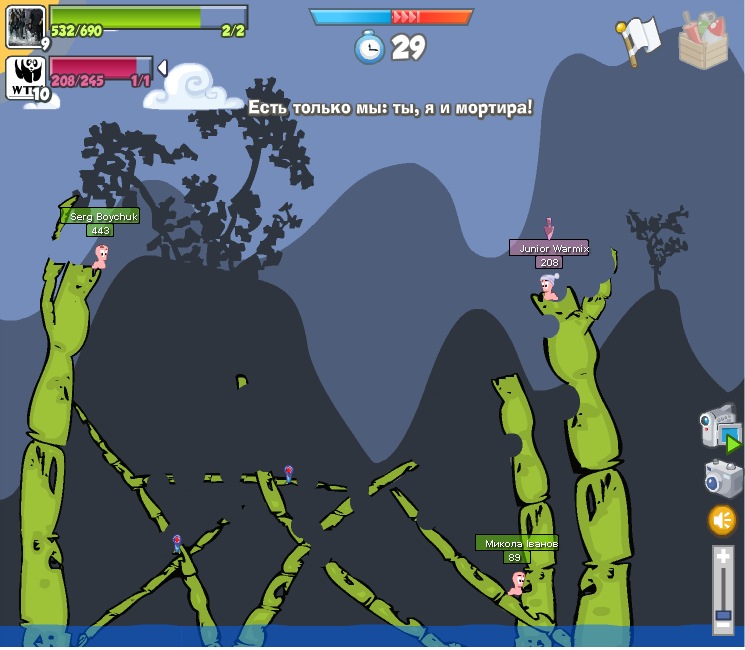
Task: Click the blue zoom slider handle
Action: (x=723, y=612)
